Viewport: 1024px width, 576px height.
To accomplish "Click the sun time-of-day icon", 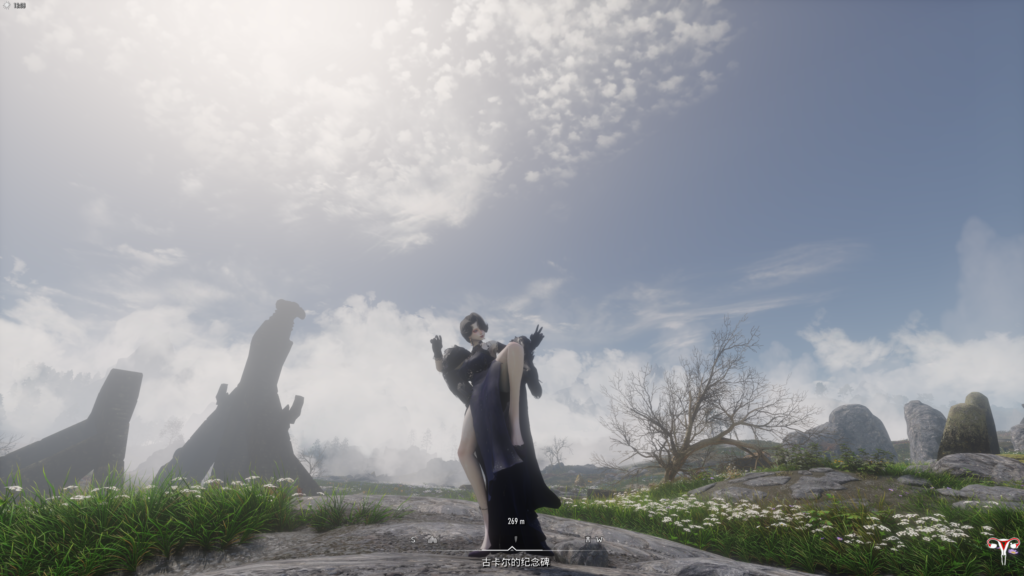I will point(7,6).
